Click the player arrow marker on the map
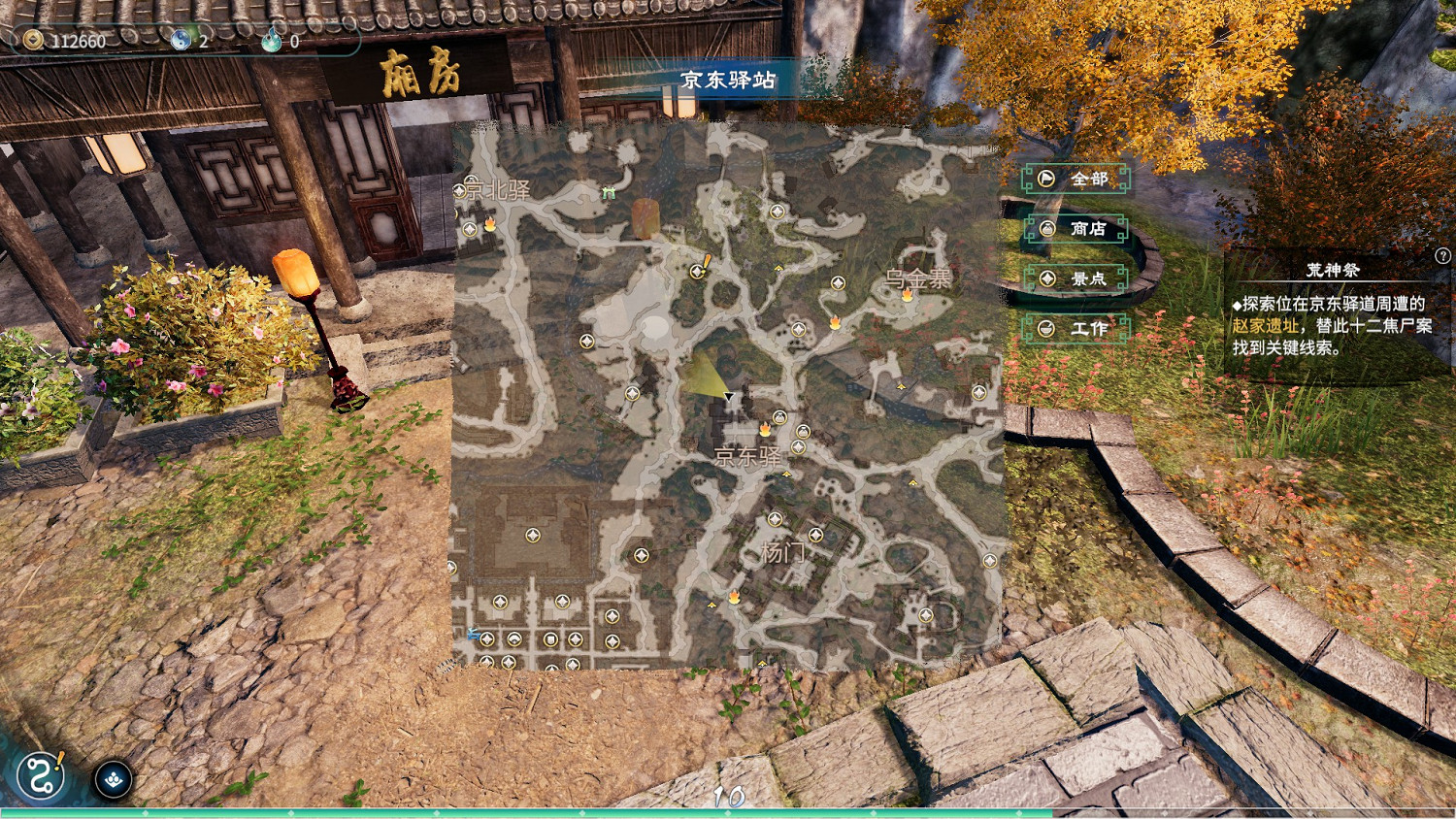The image size is (1456, 819). tap(728, 397)
